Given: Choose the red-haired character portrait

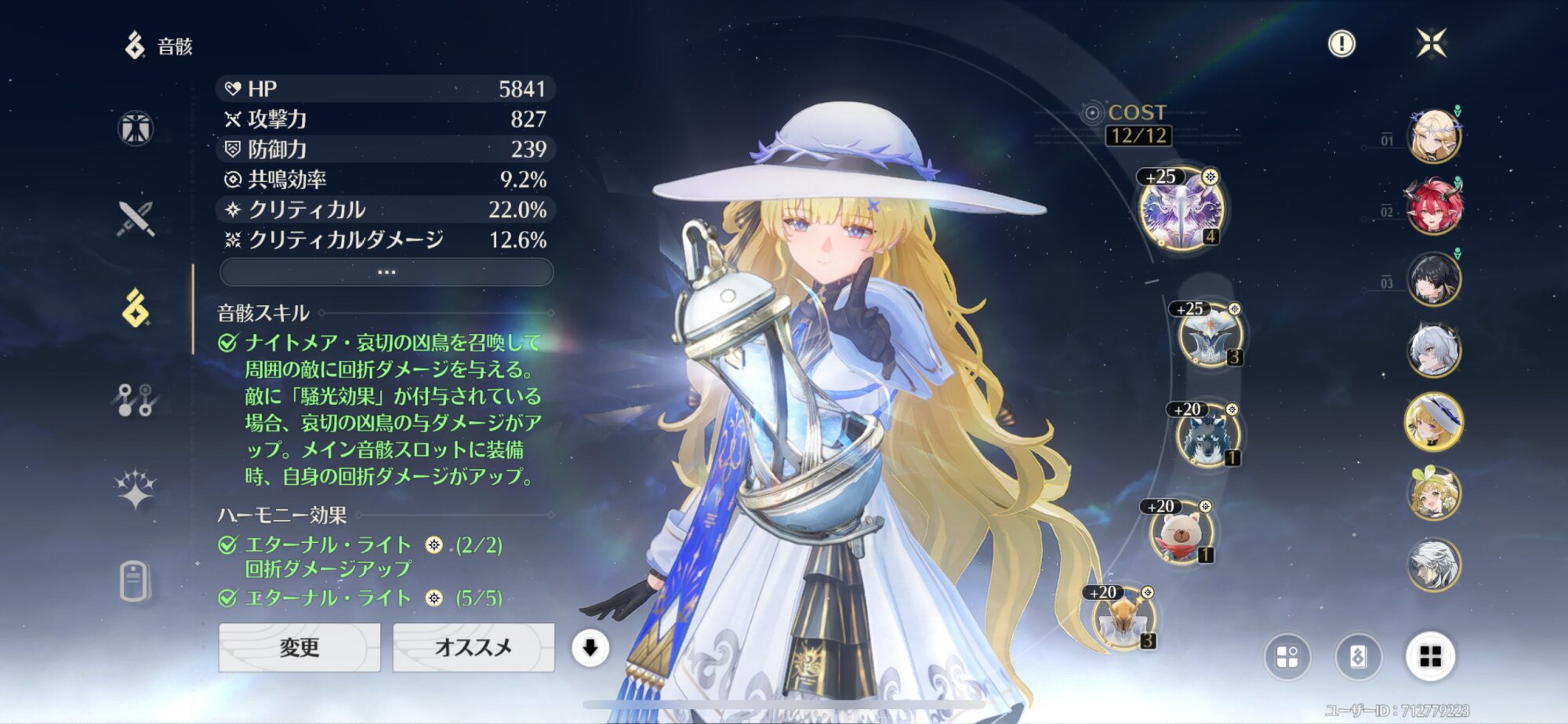Looking at the screenshot, I should pyautogui.click(x=1434, y=208).
